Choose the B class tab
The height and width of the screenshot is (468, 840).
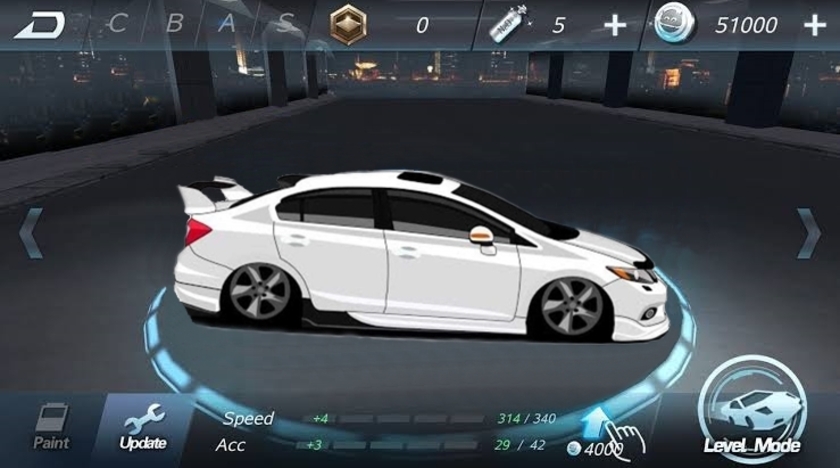(175, 25)
